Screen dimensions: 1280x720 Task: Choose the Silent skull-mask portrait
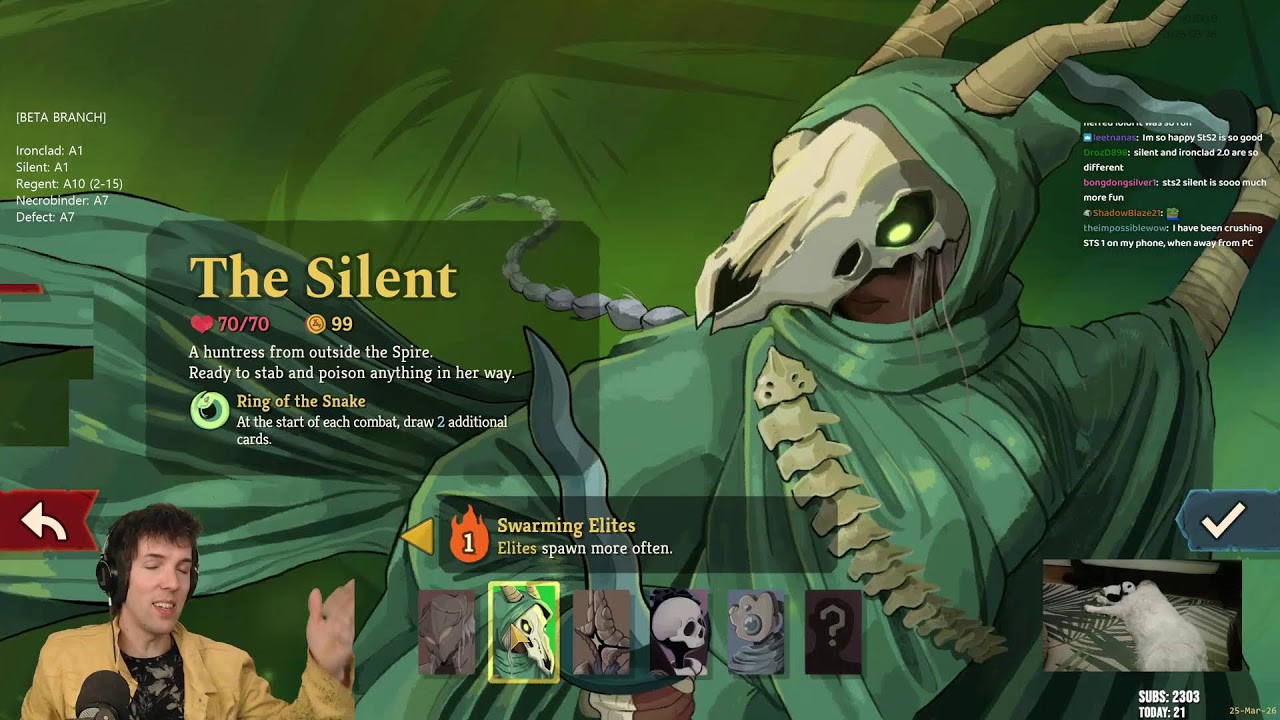pyautogui.click(x=523, y=632)
